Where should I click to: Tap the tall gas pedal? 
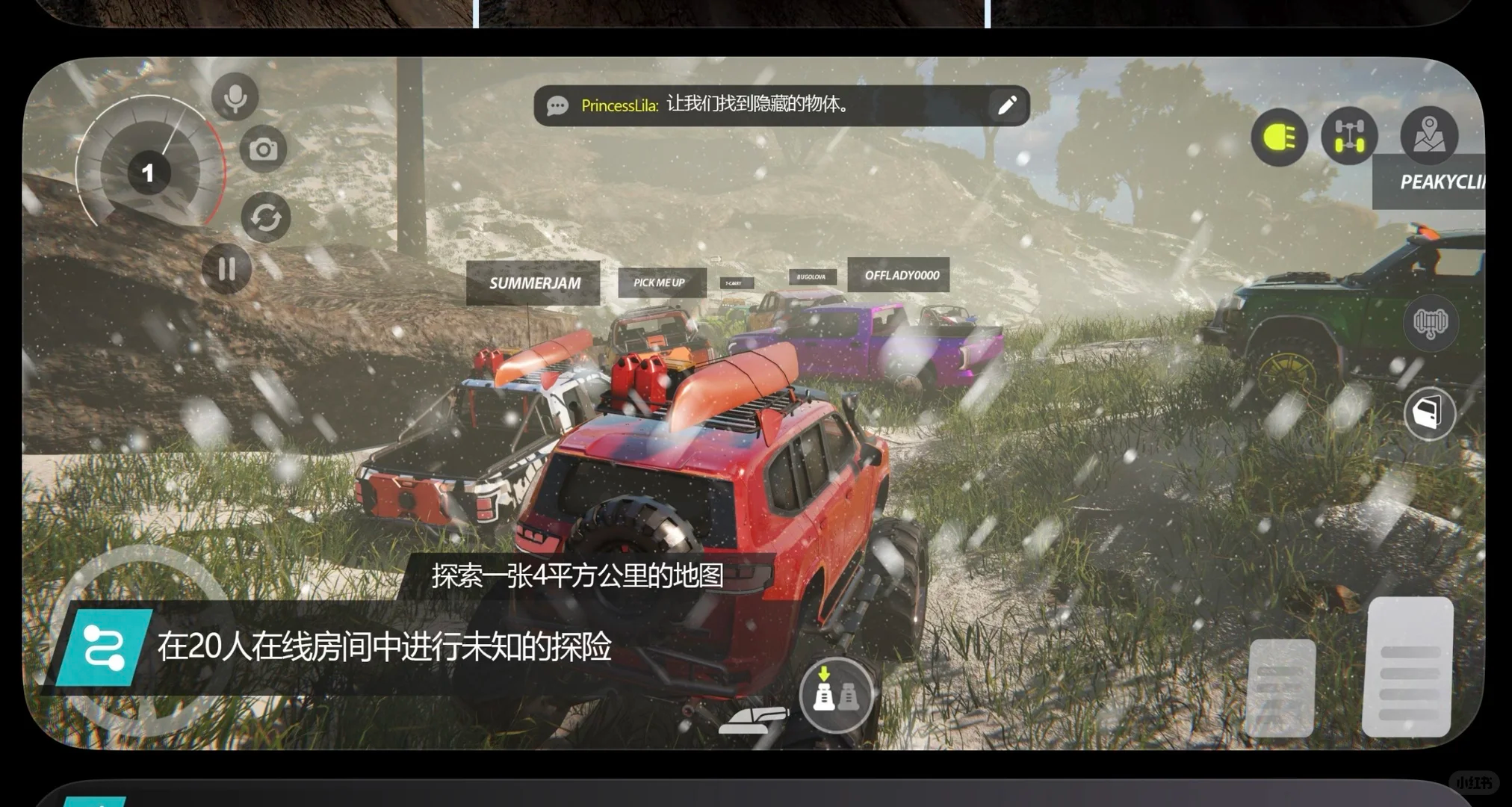[x=1408, y=667]
